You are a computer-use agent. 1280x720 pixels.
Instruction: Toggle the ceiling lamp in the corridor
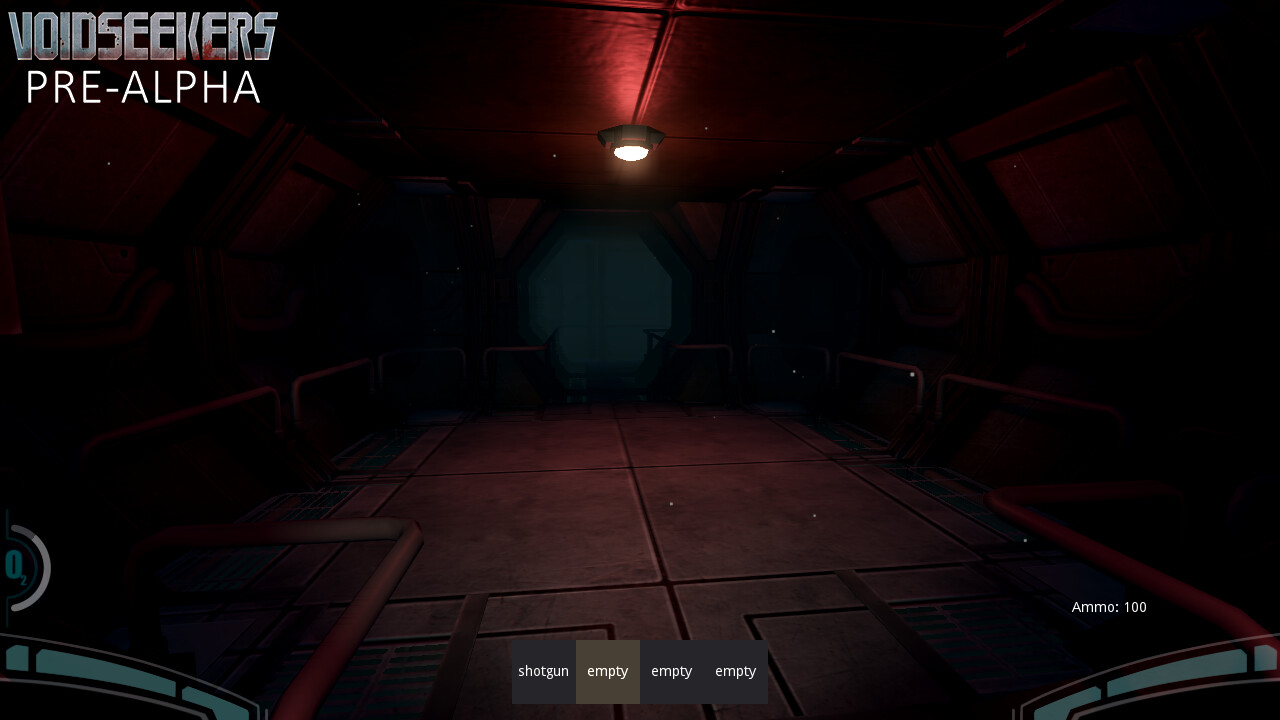point(628,145)
